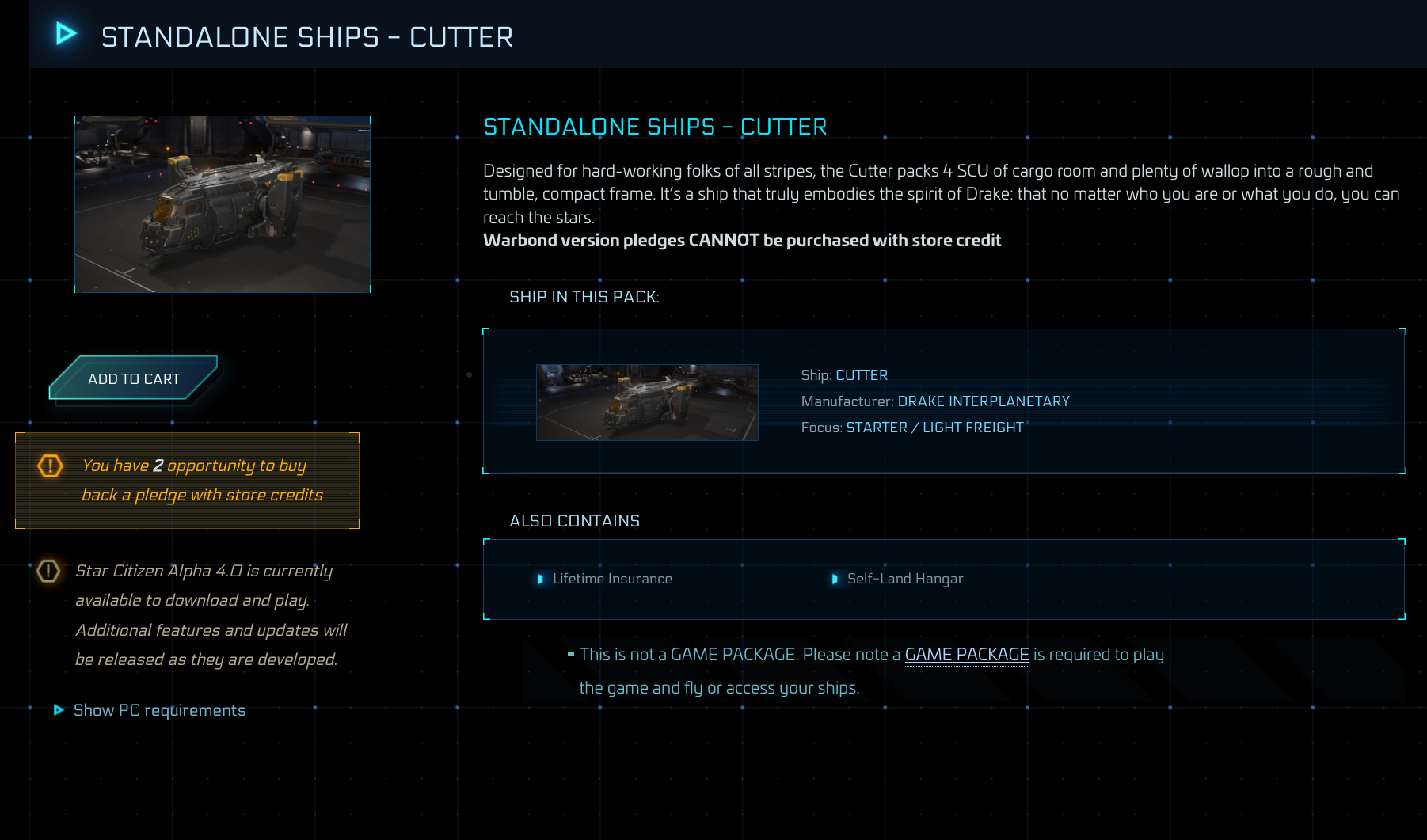Click the bullet icon before GAME PACKAGE note
The image size is (1427, 840).
point(572,654)
